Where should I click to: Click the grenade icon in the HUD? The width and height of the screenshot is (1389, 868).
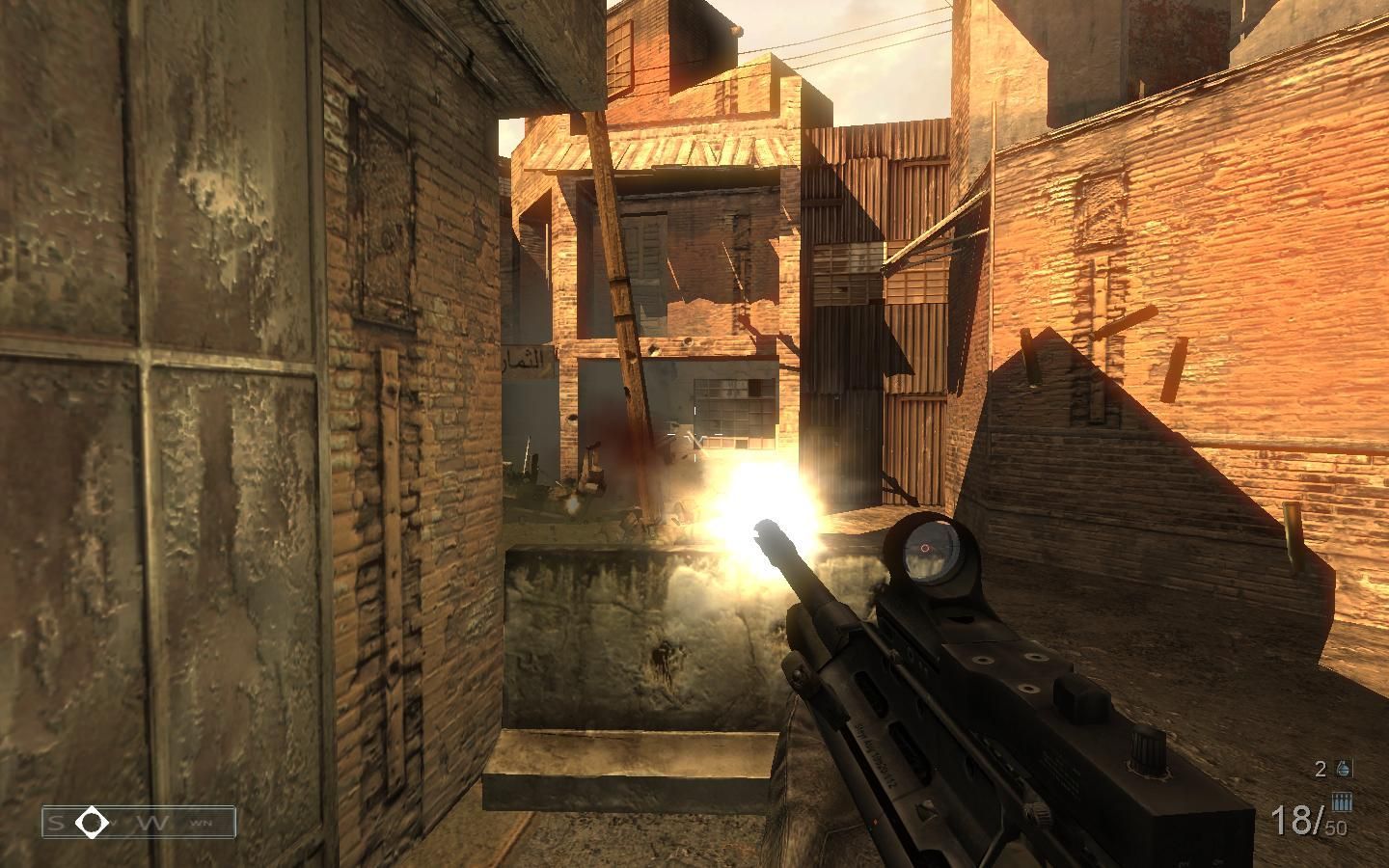(1342, 770)
